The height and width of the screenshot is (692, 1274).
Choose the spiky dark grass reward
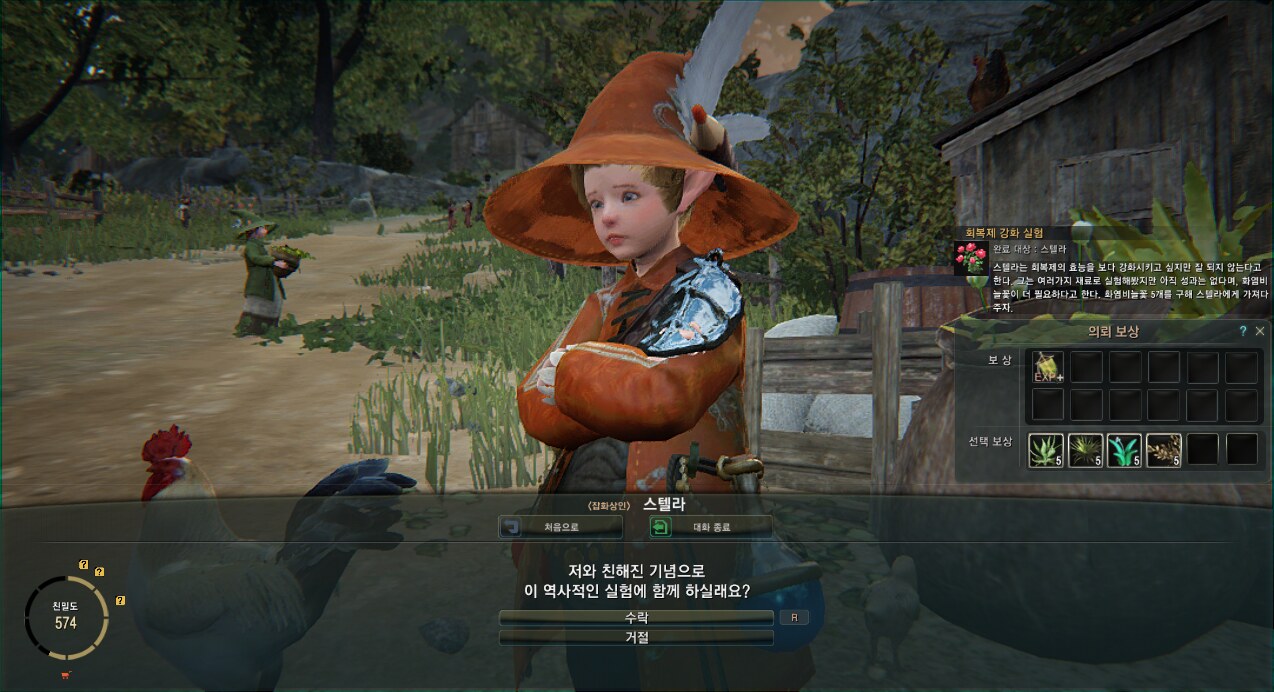pos(1085,450)
